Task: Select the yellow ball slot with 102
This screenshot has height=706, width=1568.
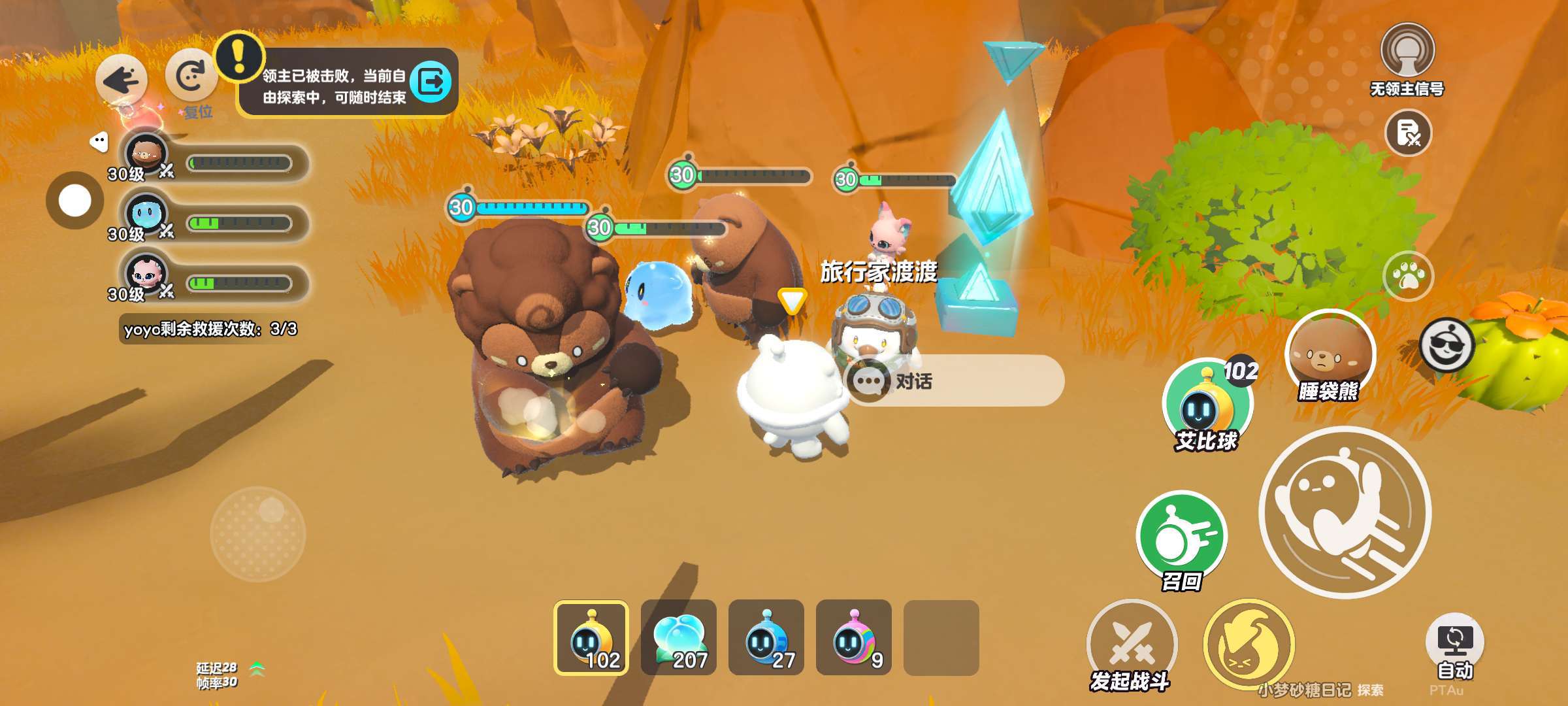Action: coord(591,638)
